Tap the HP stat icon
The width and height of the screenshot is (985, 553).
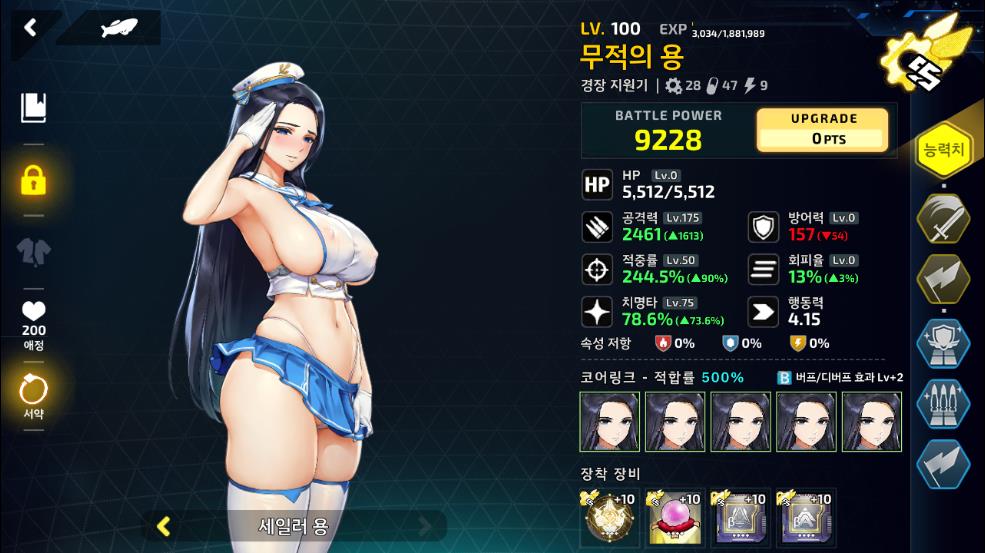coord(596,184)
